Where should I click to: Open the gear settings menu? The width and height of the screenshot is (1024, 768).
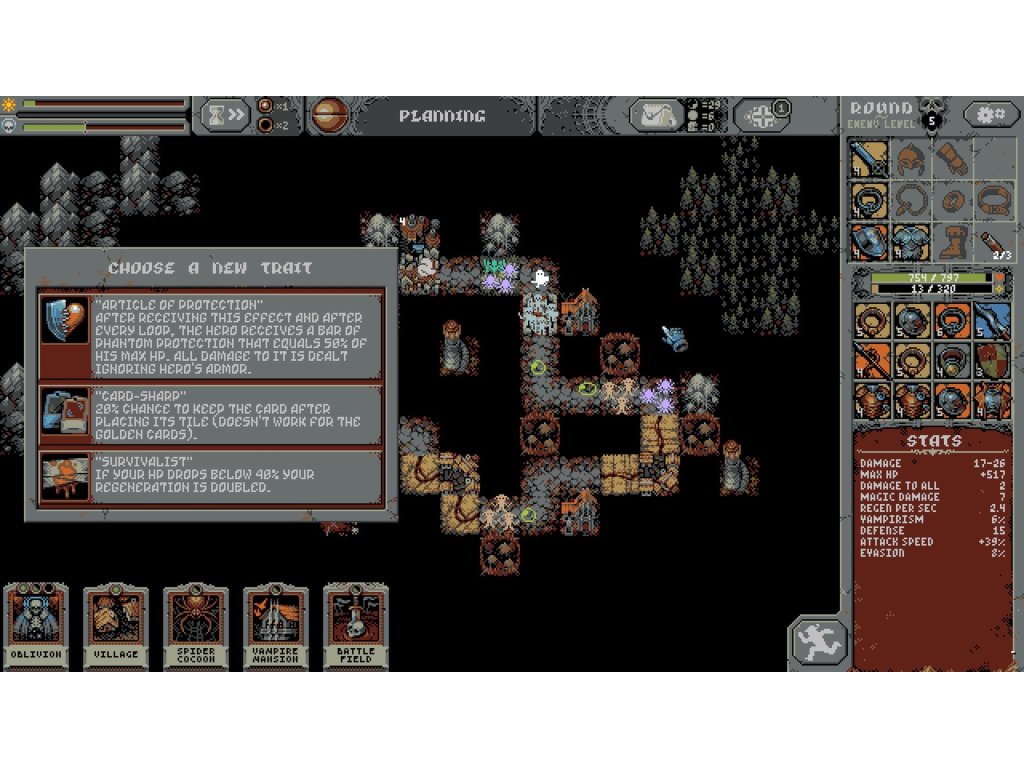pyautogui.click(x=991, y=115)
